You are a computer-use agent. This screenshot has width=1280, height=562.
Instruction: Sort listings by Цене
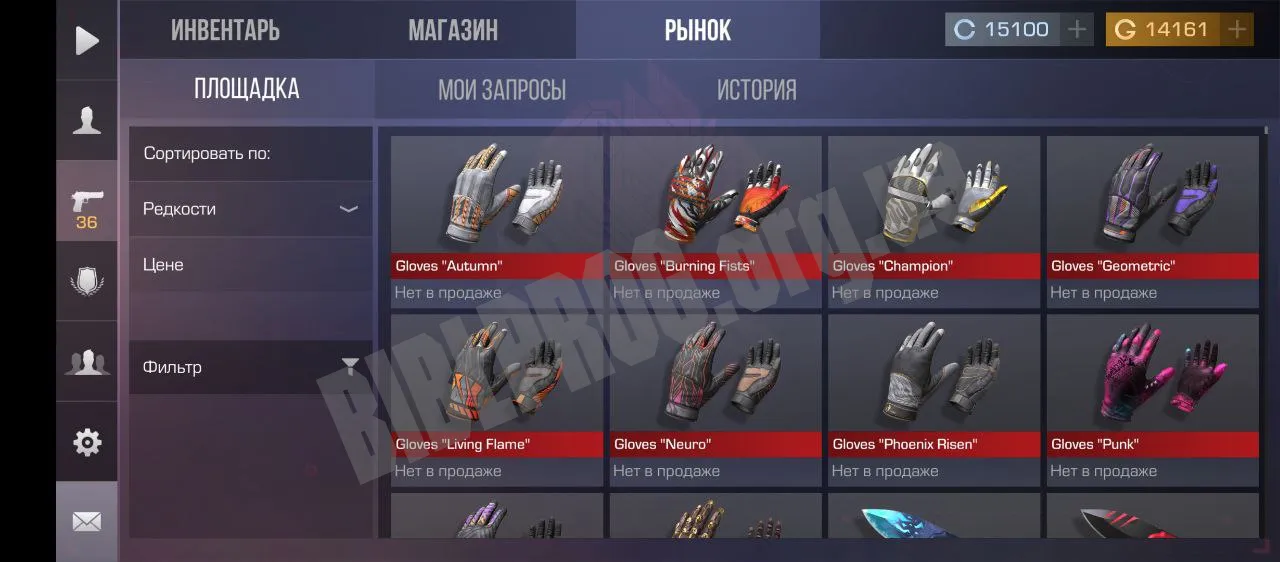[250, 265]
